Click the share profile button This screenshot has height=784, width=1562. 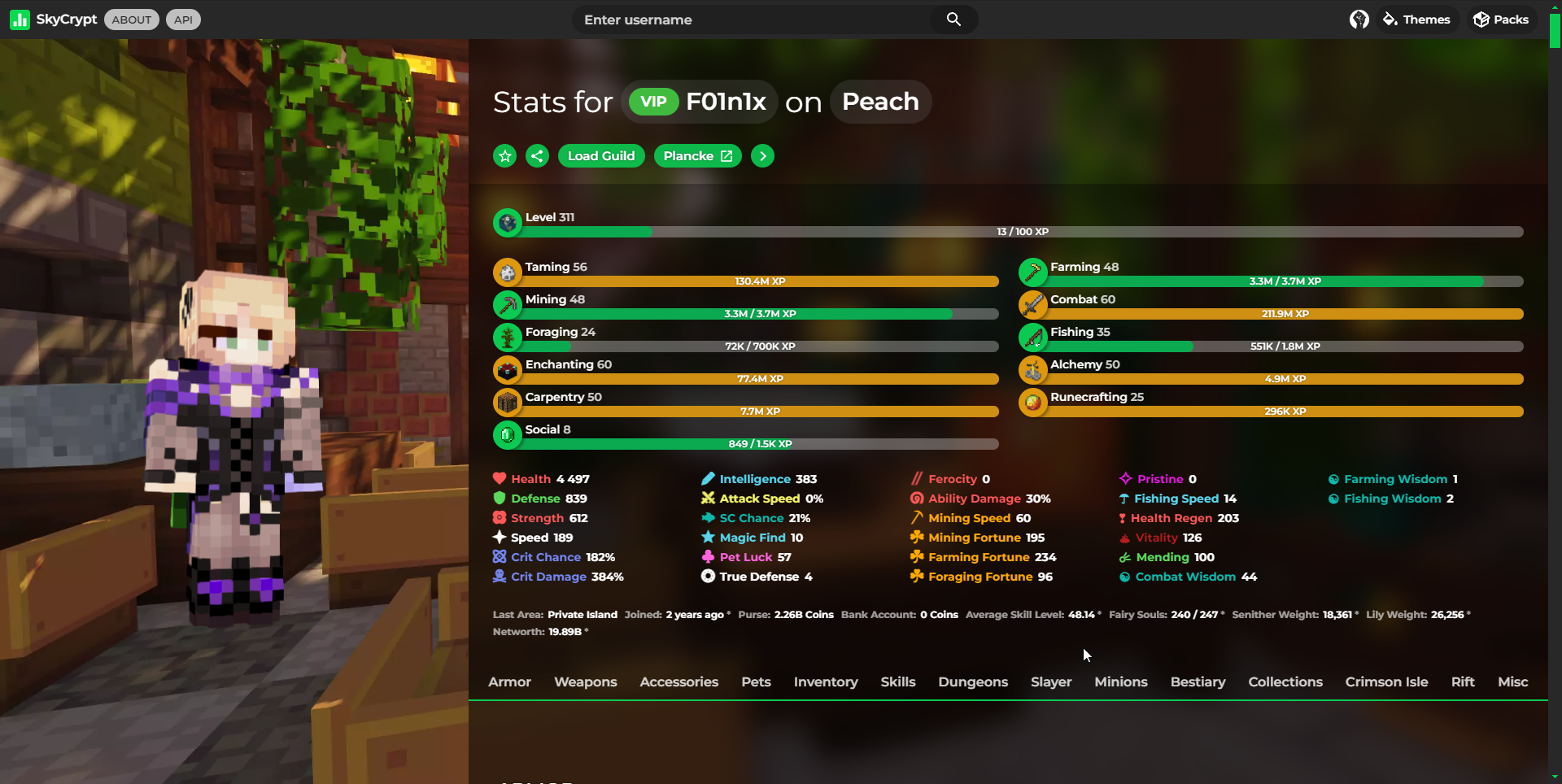(x=537, y=156)
